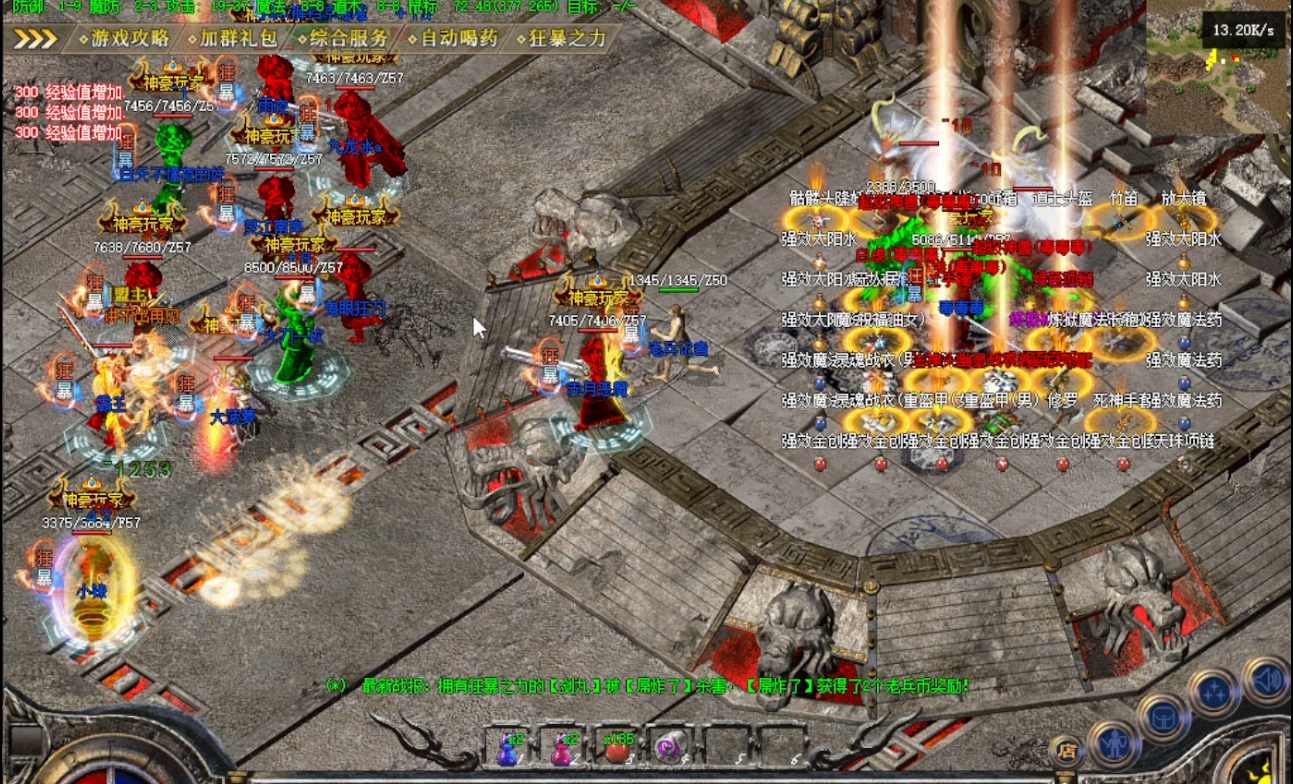This screenshot has height=784, width=1293.
Task: Use the blue potion in hotbar slot 1
Action: tap(508, 748)
